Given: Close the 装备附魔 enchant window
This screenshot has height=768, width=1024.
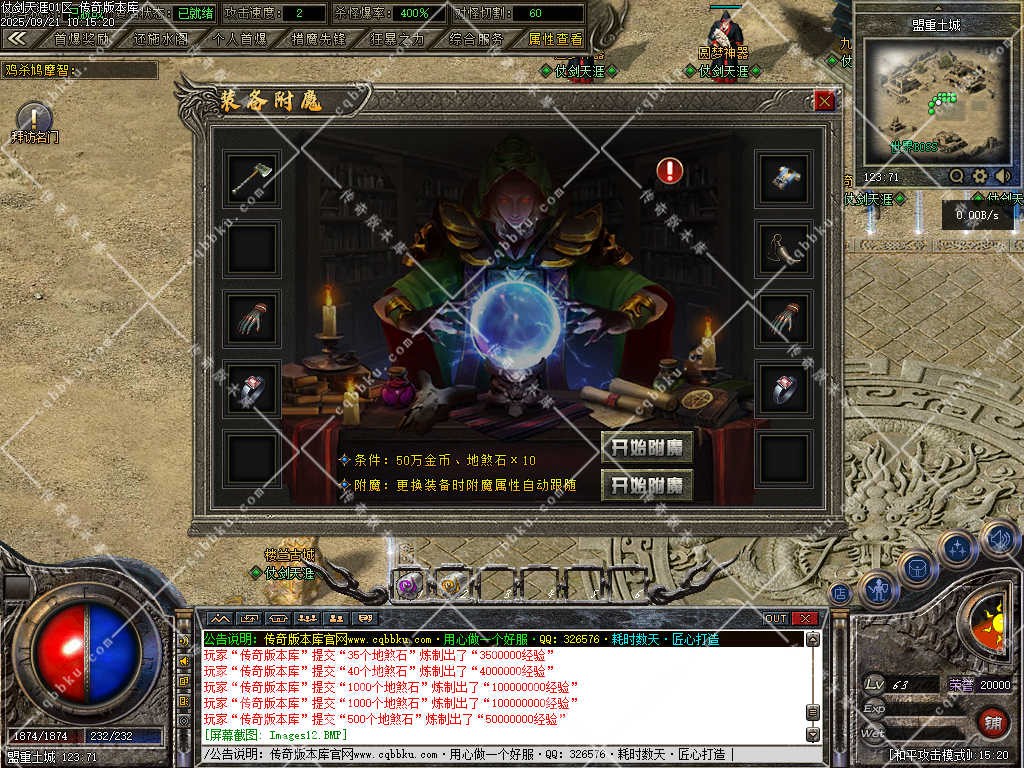Looking at the screenshot, I should pyautogui.click(x=824, y=101).
